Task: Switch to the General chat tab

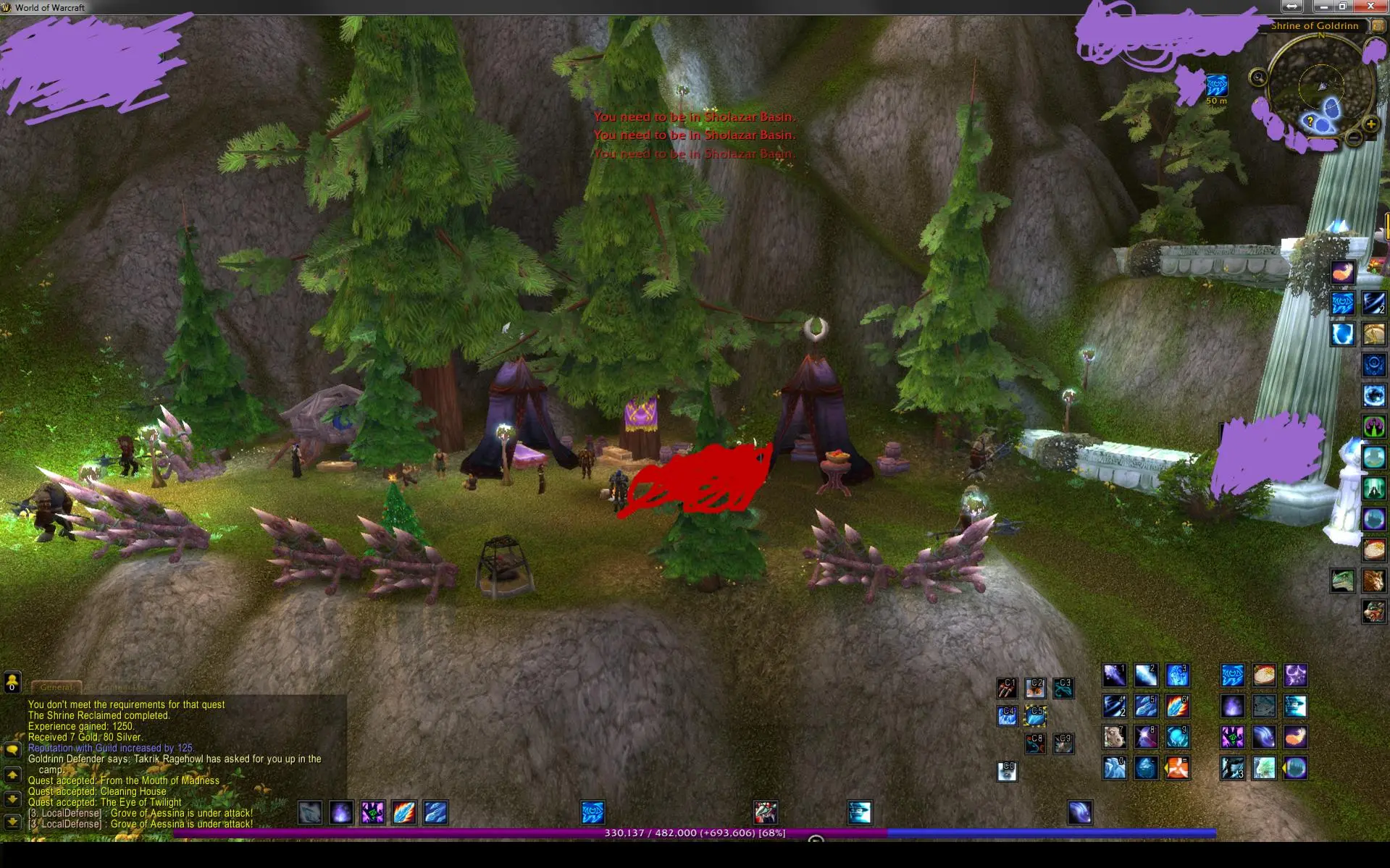Action: coord(56,687)
